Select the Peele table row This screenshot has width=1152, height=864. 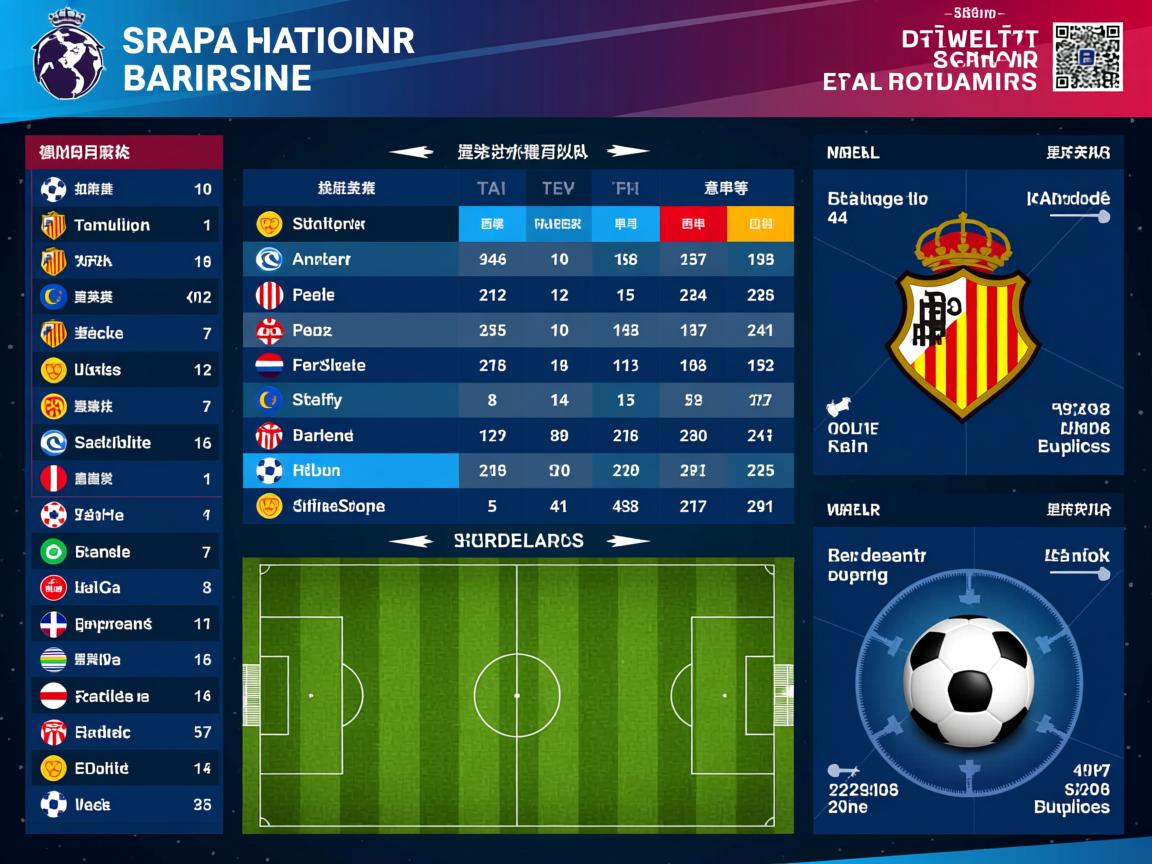tap(518, 295)
